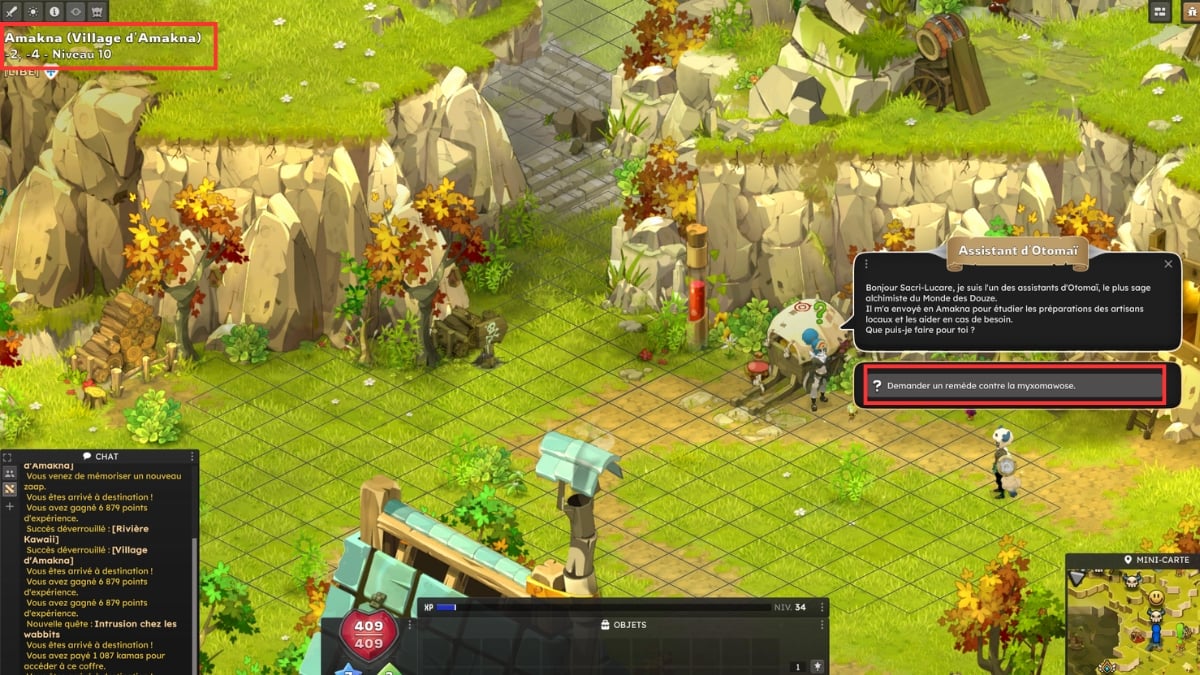The height and width of the screenshot is (675, 1200).
Task: Open the Objets inventory panel header
Action: click(623, 625)
